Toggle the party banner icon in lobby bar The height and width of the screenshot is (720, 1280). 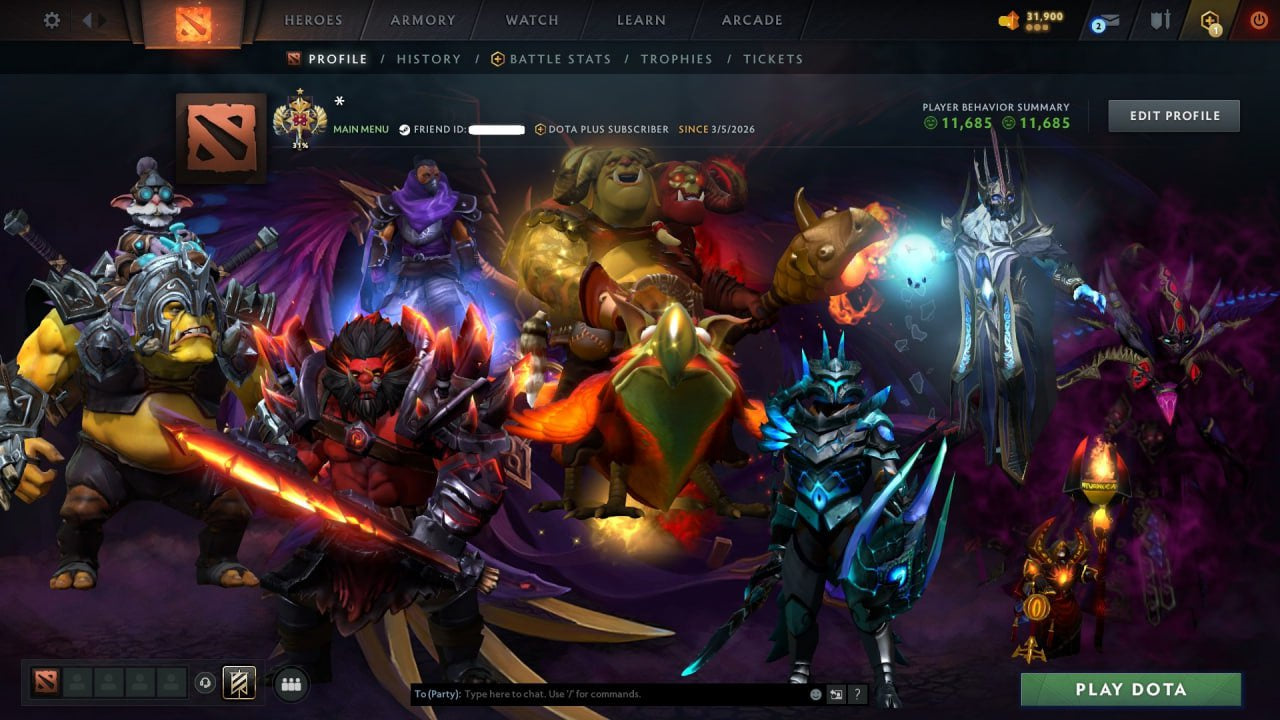click(x=238, y=683)
